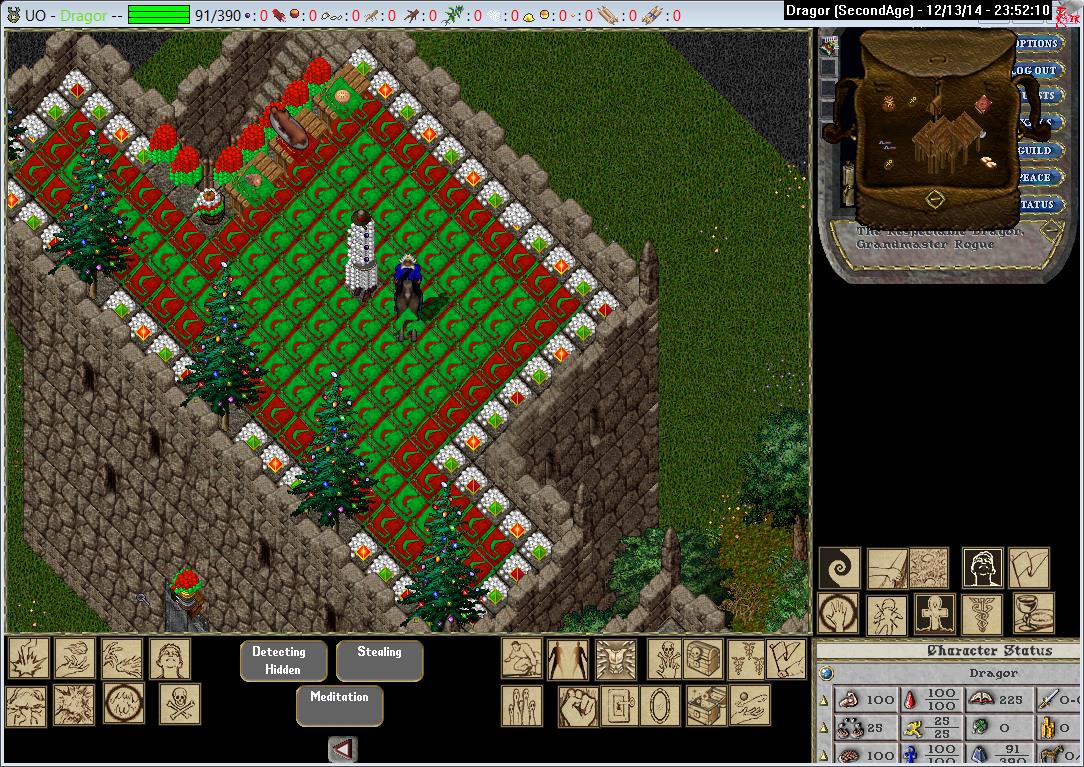Screen dimensions: 1084x767
Task: Activate the ankh gravestone spell icon
Action: click(x=933, y=614)
